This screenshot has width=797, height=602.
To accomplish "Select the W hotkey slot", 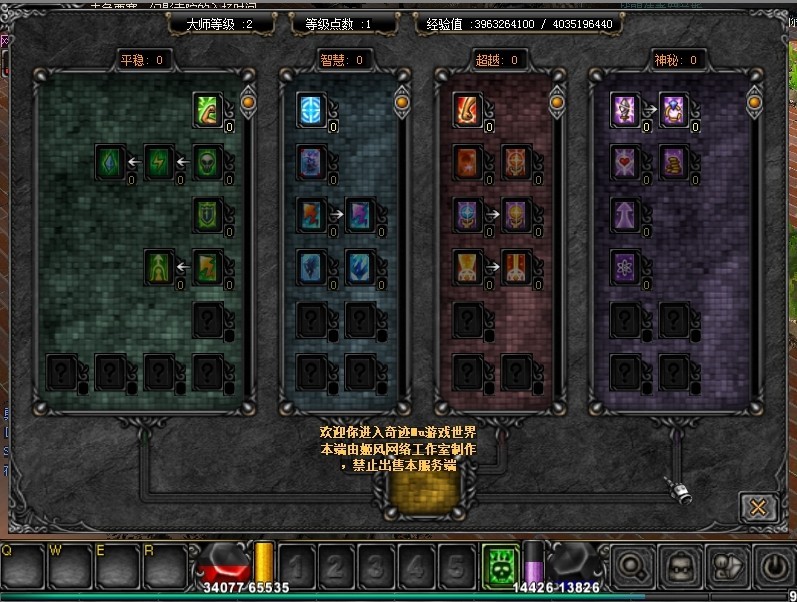I will [x=69, y=565].
